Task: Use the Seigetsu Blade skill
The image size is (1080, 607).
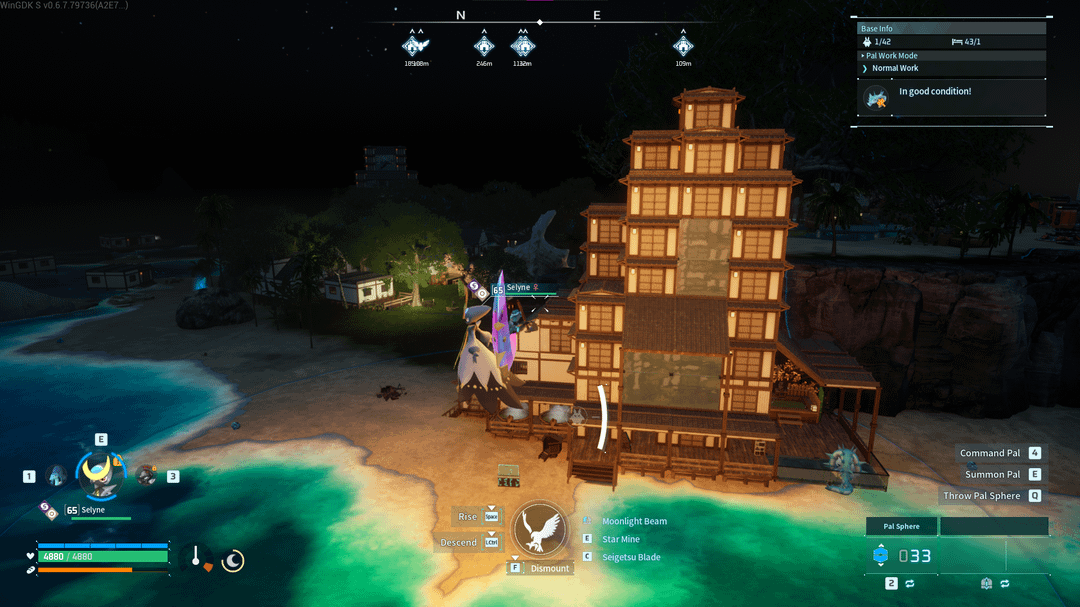Action: 630,557
